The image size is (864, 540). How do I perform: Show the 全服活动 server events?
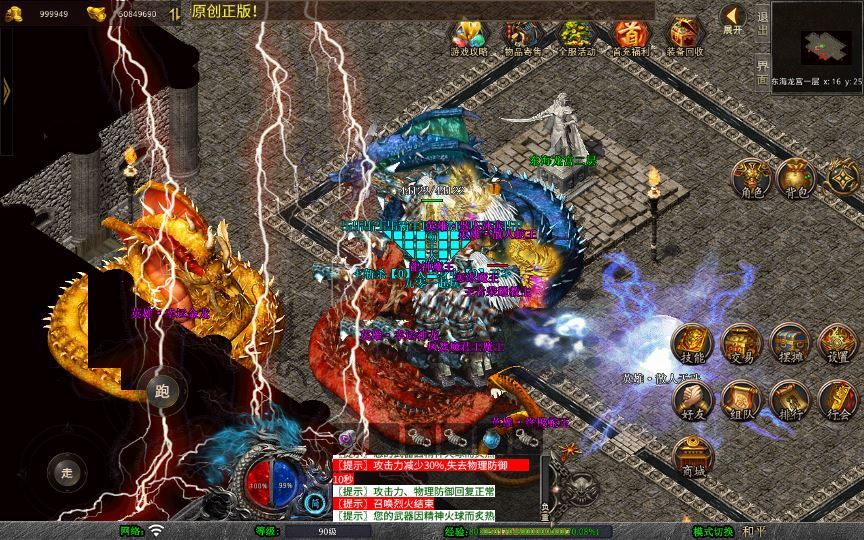pyautogui.click(x=576, y=37)
